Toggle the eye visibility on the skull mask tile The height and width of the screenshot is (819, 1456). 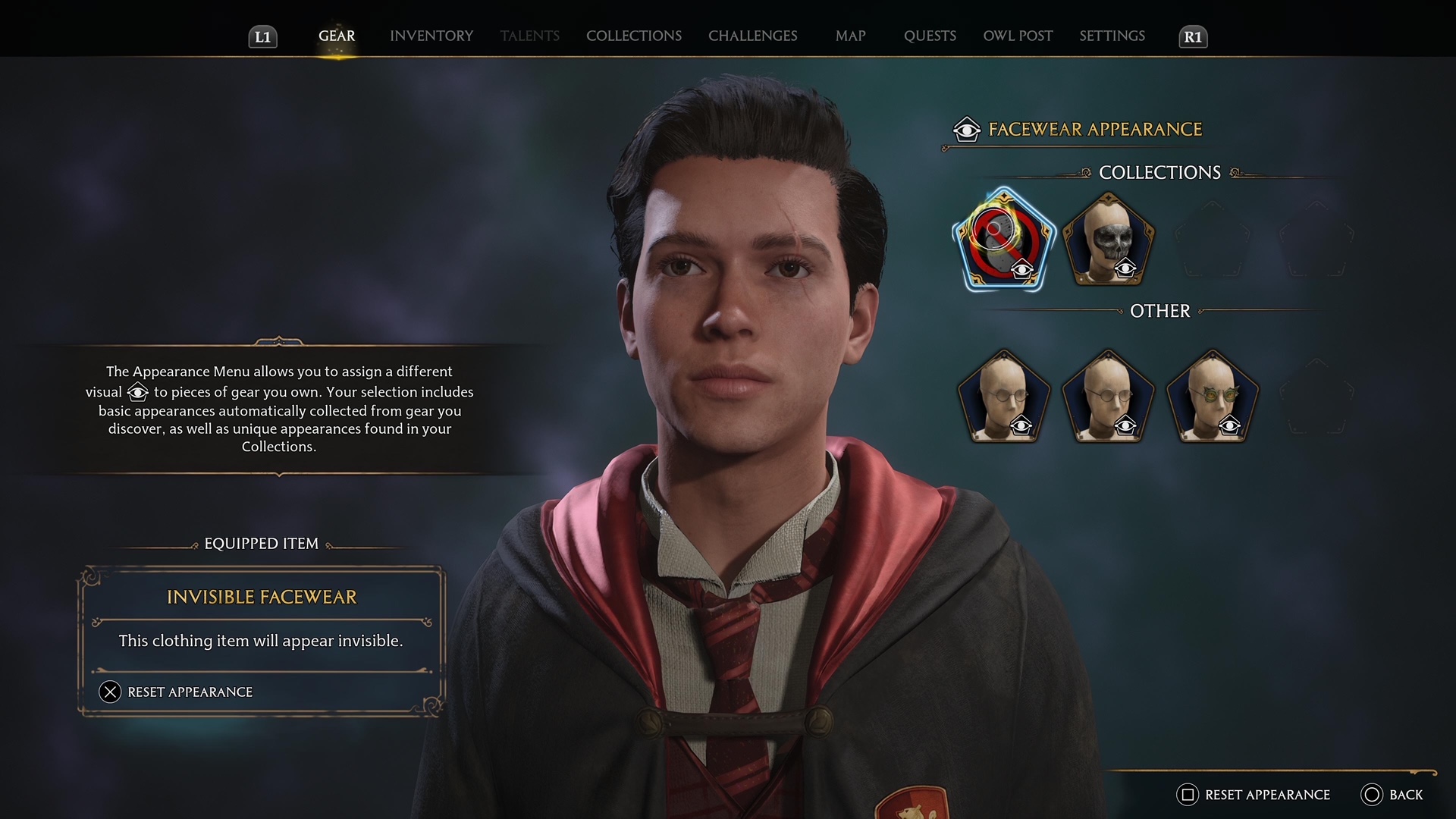click(1125, 268)
